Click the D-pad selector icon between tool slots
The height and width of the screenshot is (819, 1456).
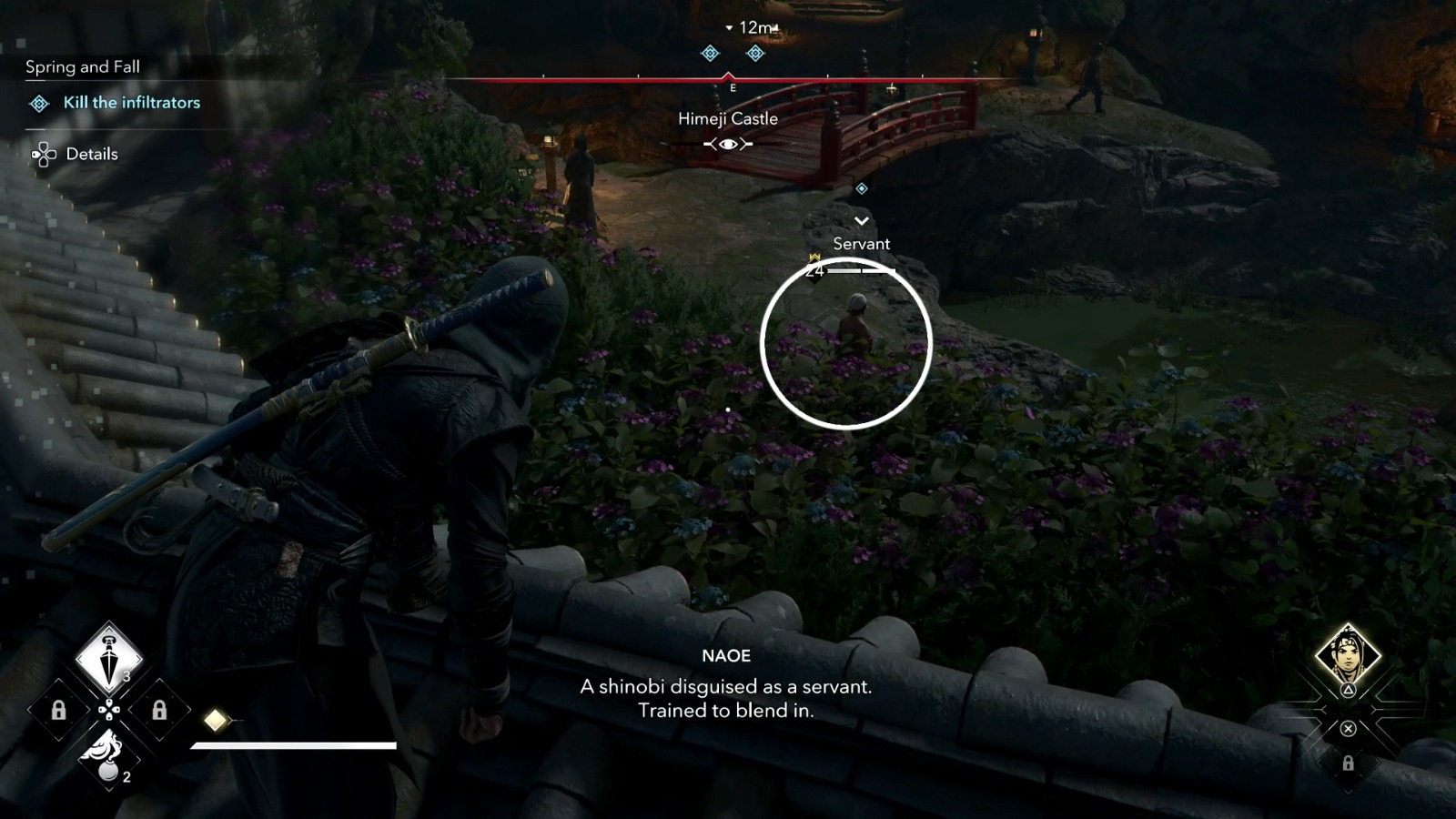pyautogui.click(x=108, y=710)
